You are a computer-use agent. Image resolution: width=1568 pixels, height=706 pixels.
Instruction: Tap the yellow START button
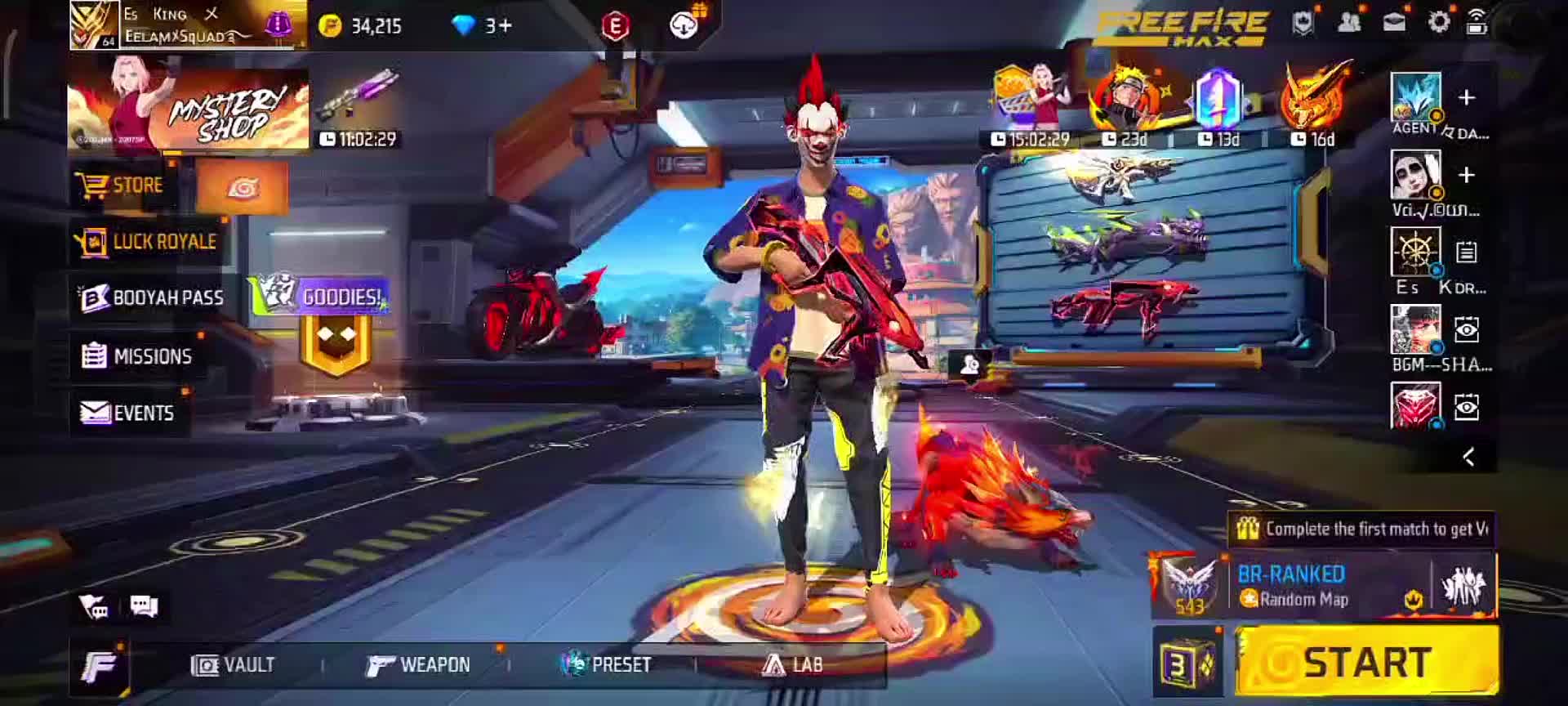click(x=1367, y=662)
